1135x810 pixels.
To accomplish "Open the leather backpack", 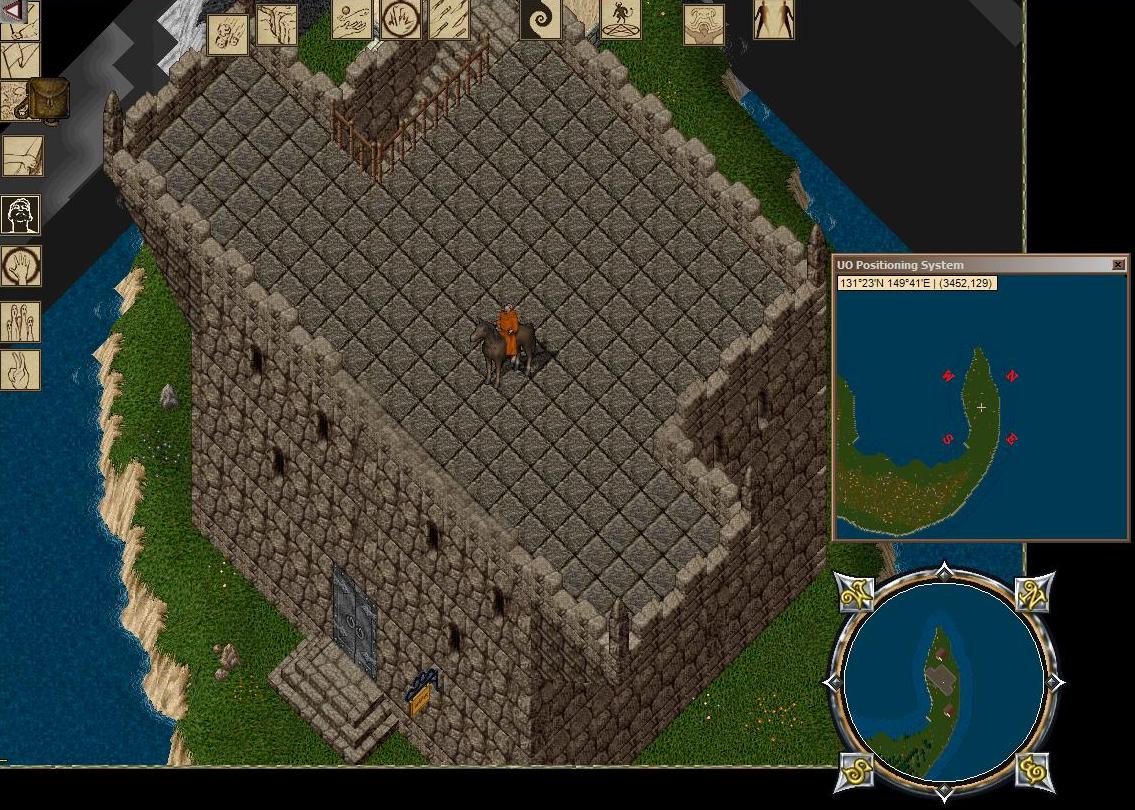I will tap(47, 98).
